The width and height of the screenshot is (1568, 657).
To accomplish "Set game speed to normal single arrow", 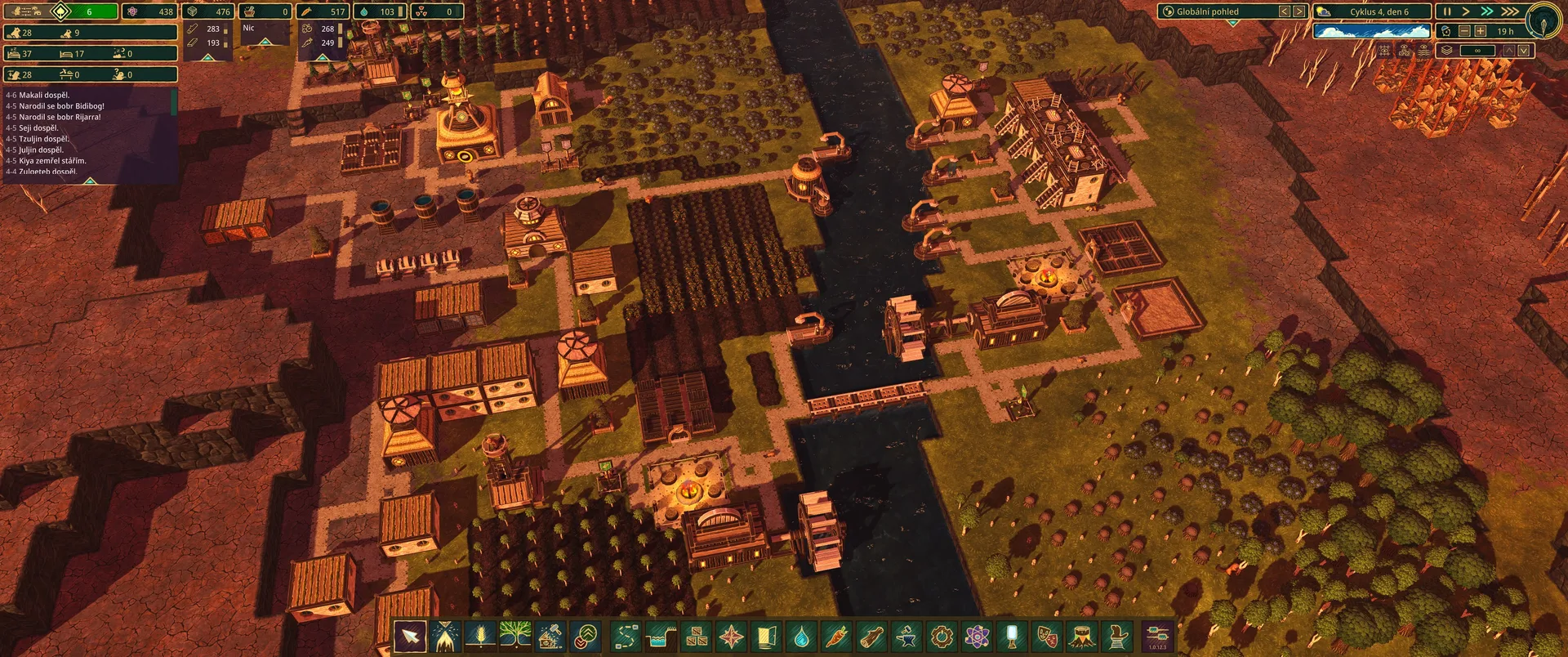I will click(x=1466, y=11).
